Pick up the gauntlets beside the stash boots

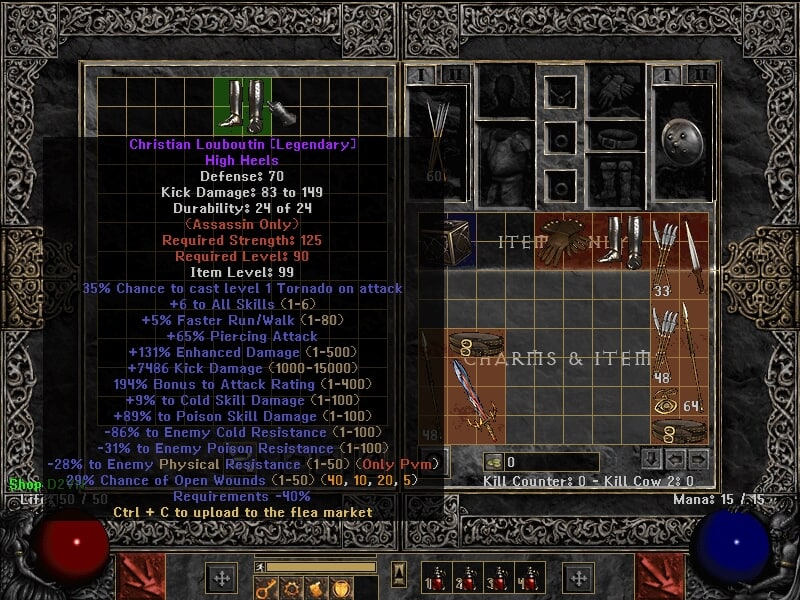coord(281,110)
